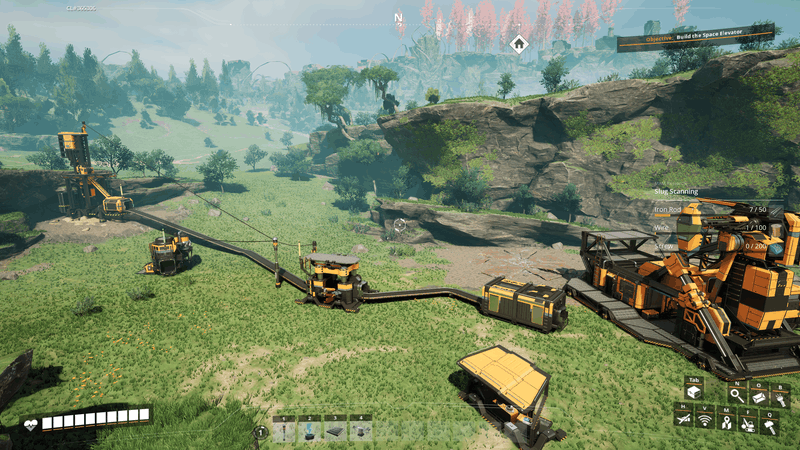This screenshot has height=450, width=800.
Task: Open the Slug Scanning milestone tracker
Action: (677, 191)
